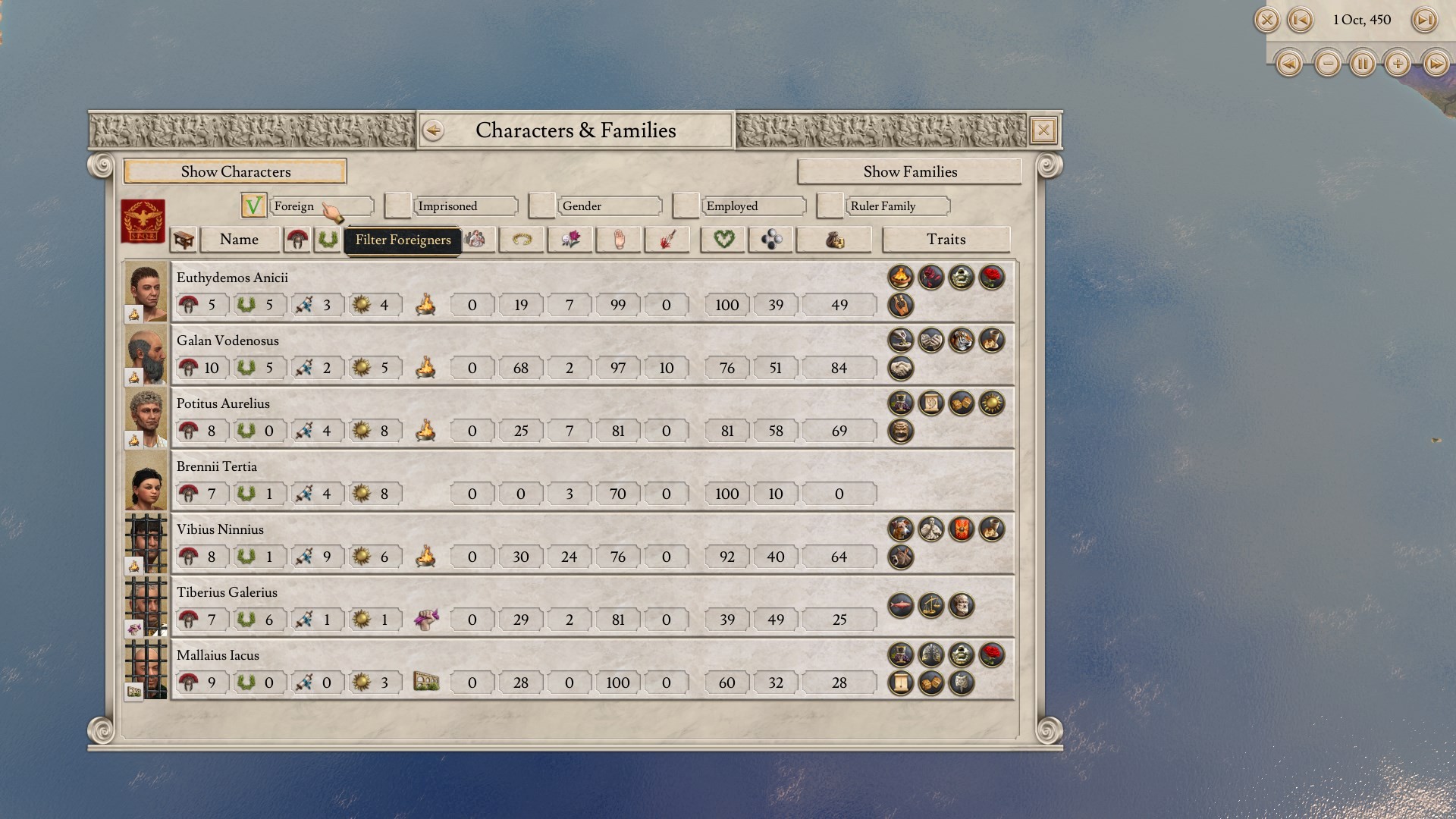The height and width of the screenshot is (819, 1456).
Task: Sort characters by the Traits column
Action: tap(946, 240)
